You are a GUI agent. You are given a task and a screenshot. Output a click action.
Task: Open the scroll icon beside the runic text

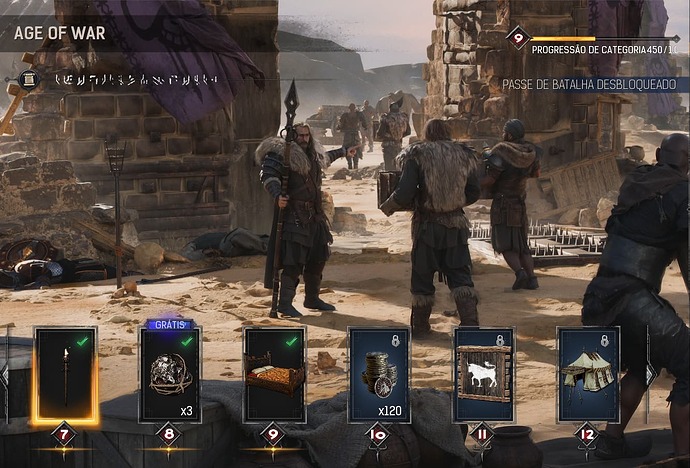click(27, 79)
